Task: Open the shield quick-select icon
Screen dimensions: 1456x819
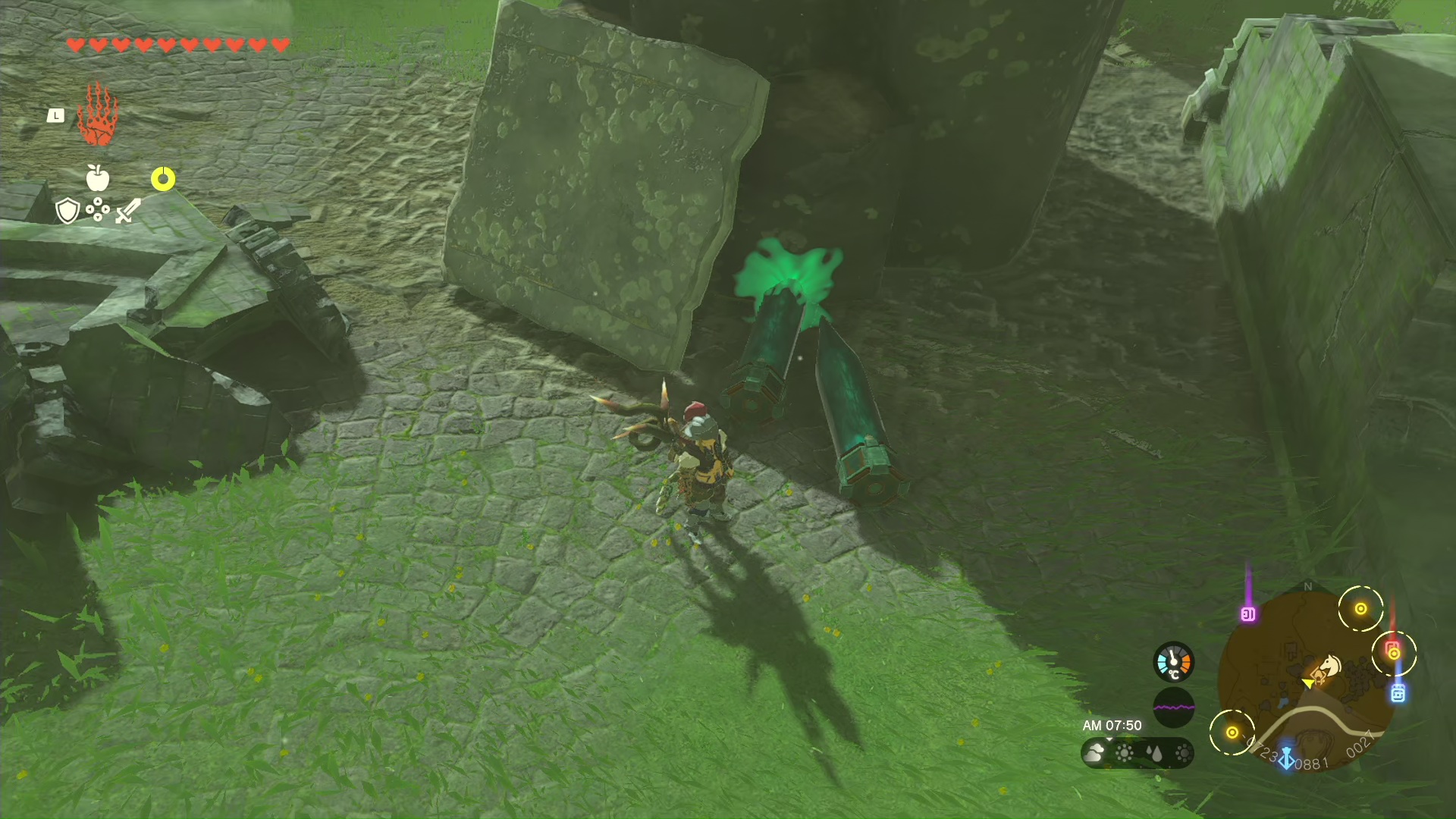Action: click(68, 210)
